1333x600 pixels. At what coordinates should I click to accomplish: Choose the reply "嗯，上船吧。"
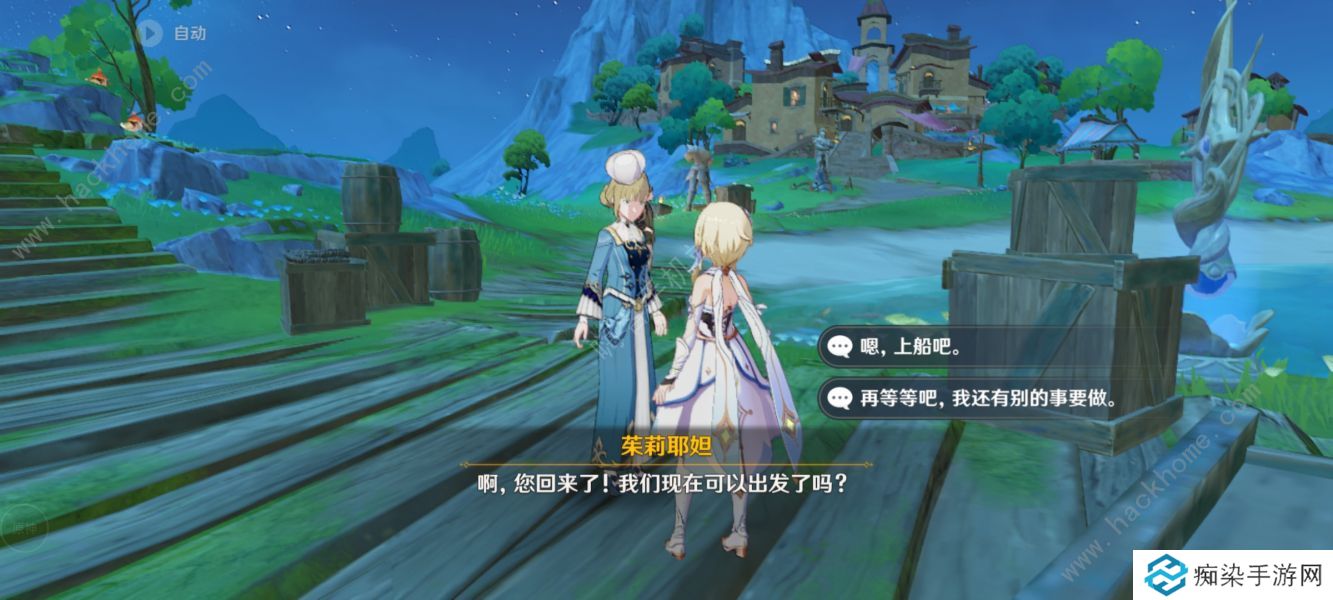(911, 347)
